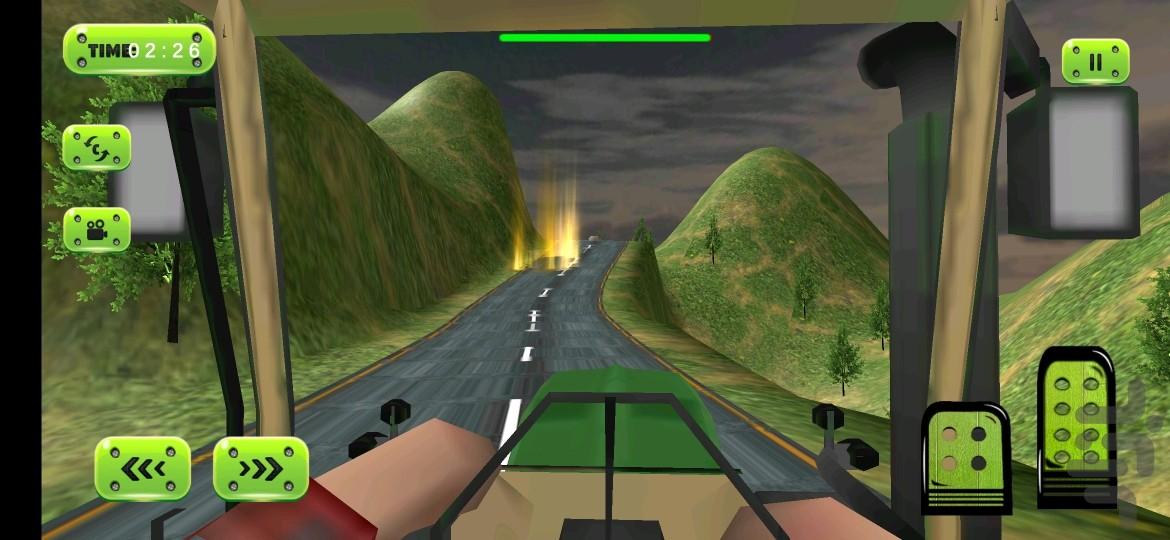The image size is (1170, 540).
Task: Change view with the camera button
Action: (97, 229)
